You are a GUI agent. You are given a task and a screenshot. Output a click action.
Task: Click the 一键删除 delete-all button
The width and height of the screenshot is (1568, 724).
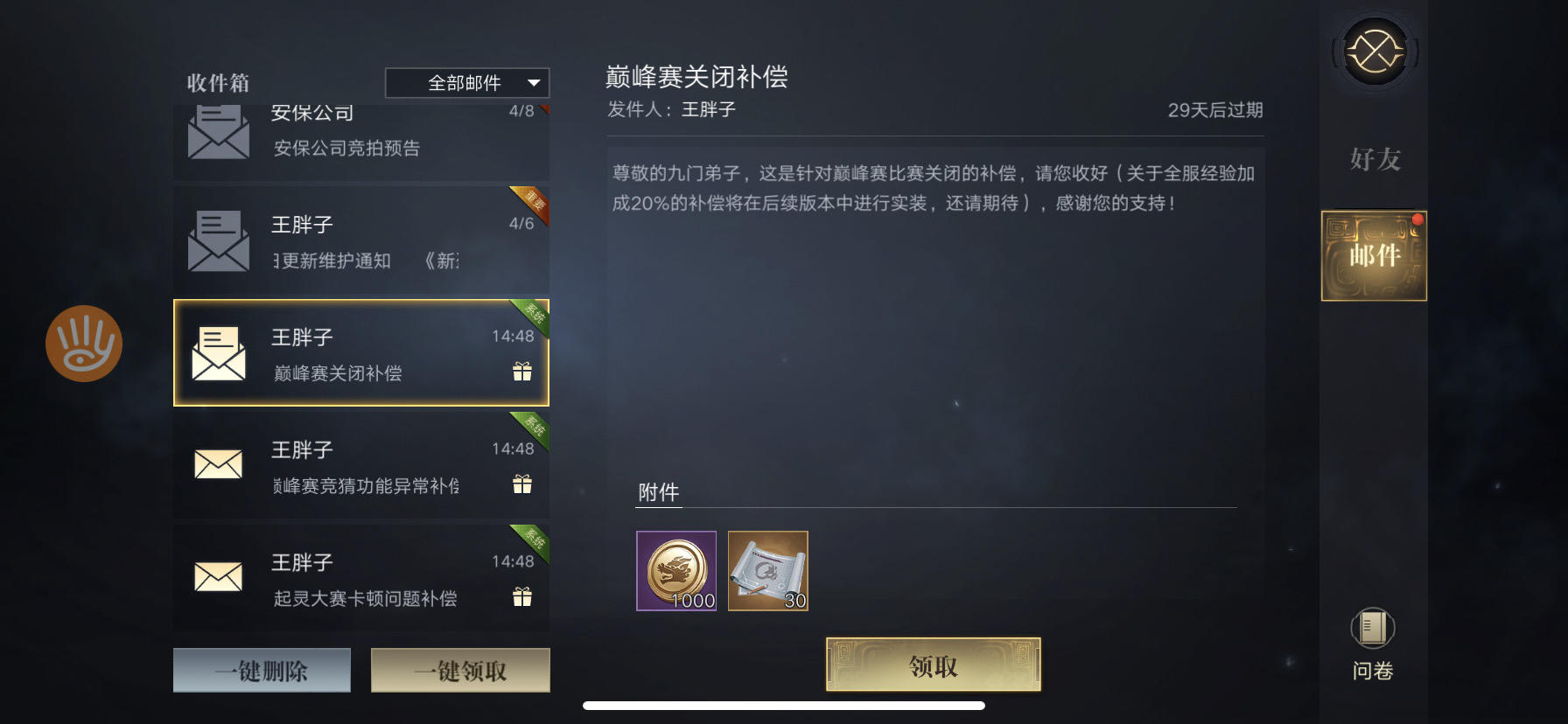click(262, 669)
